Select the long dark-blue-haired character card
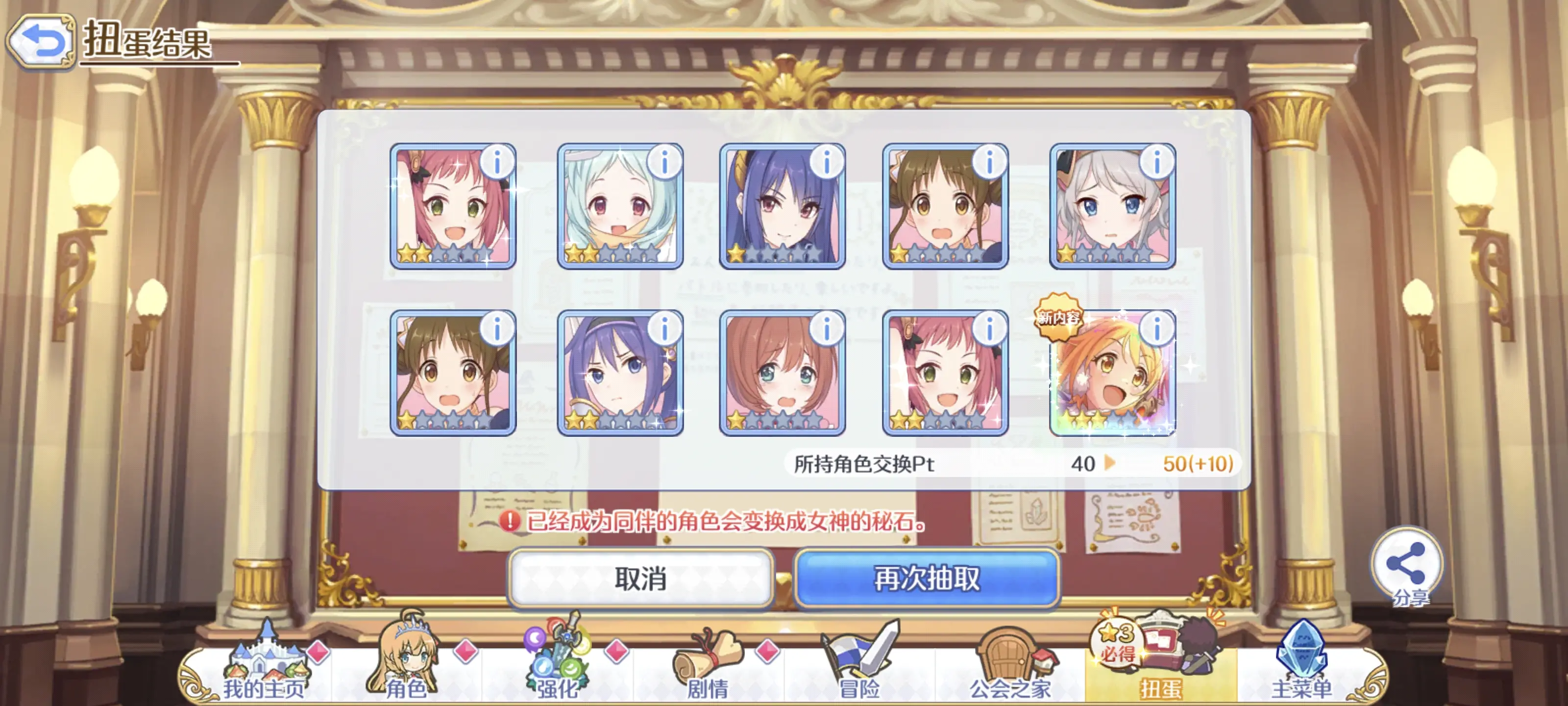 point(782,207)
